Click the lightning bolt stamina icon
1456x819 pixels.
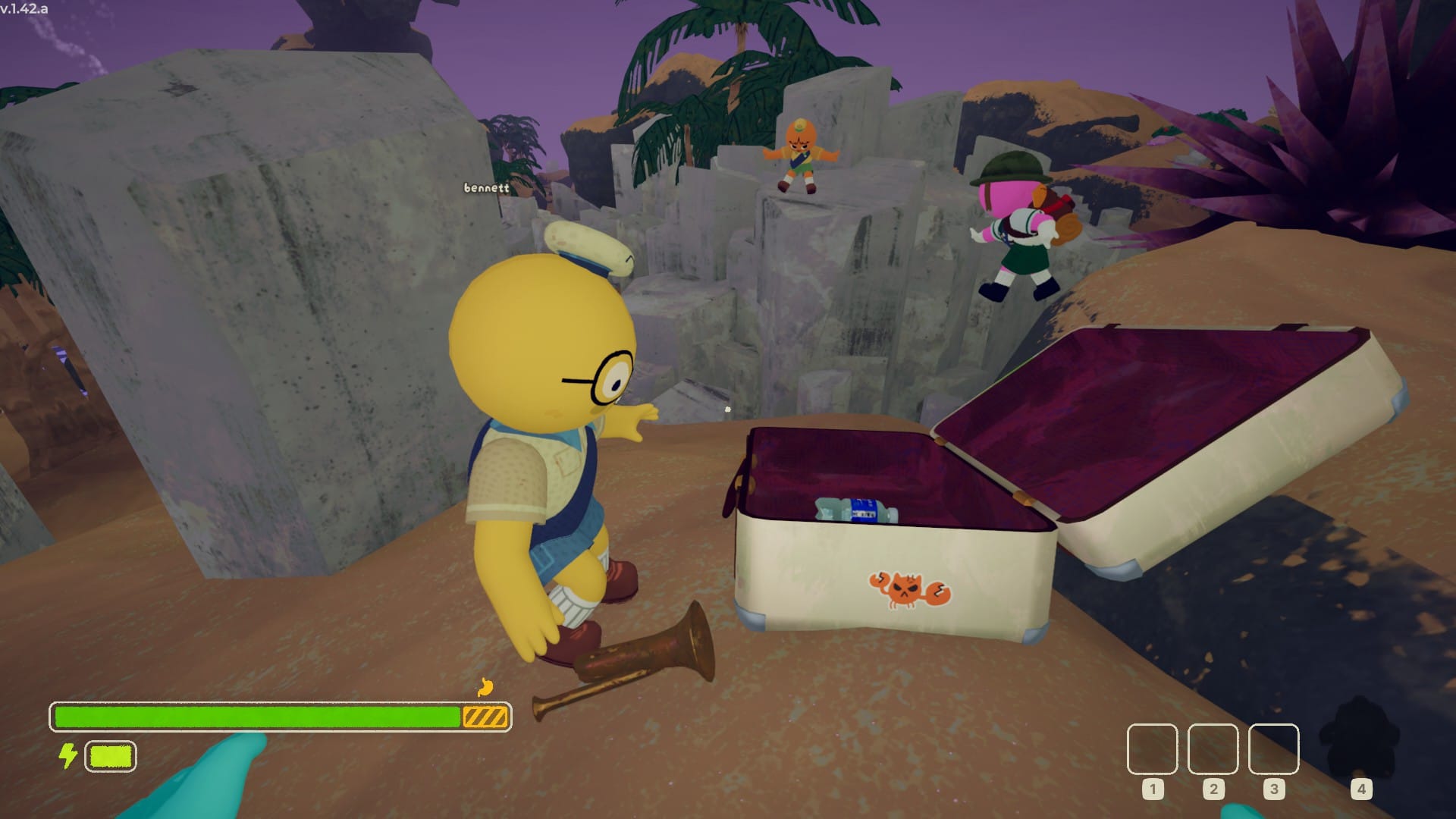click(67, 755)
